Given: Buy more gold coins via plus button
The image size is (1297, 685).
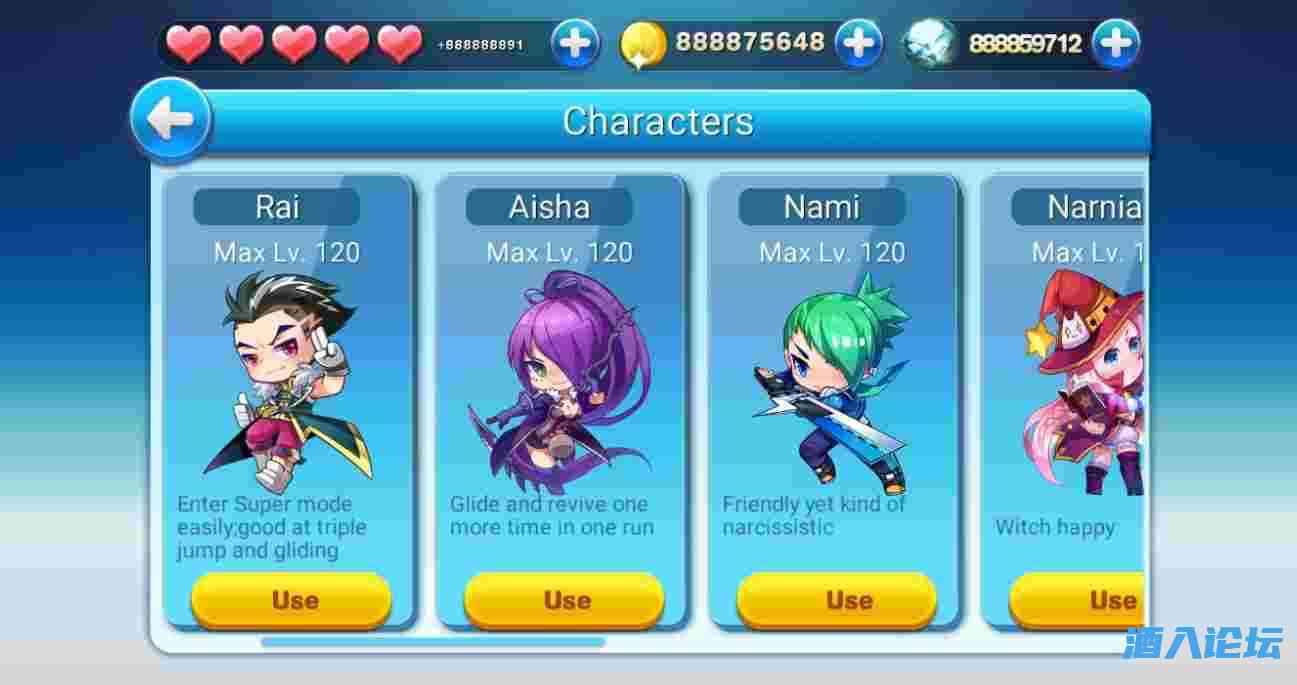Looking at the screenshot, I should pyautogui.click(x=858, y=44).
